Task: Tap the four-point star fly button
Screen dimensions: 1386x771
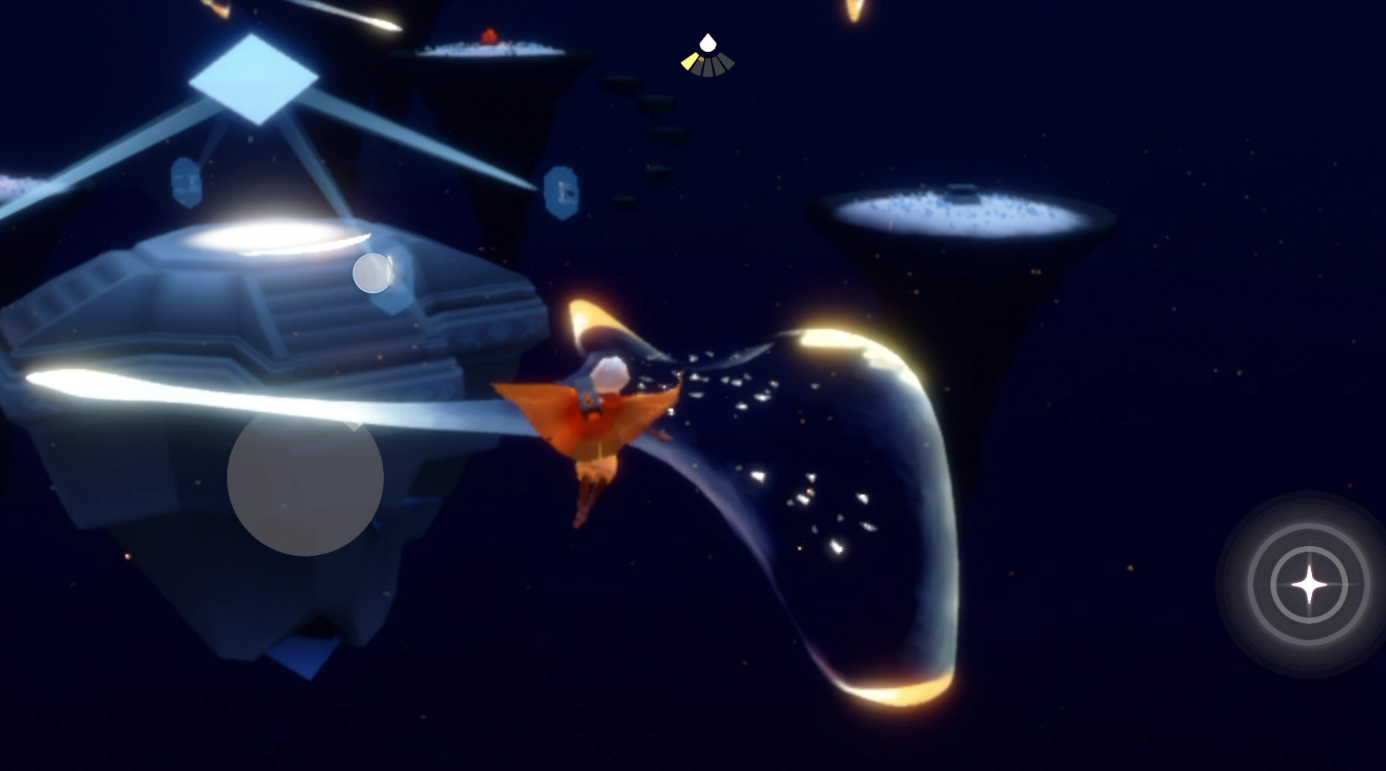Action: pyautogui.click(x=1308, y=584)
